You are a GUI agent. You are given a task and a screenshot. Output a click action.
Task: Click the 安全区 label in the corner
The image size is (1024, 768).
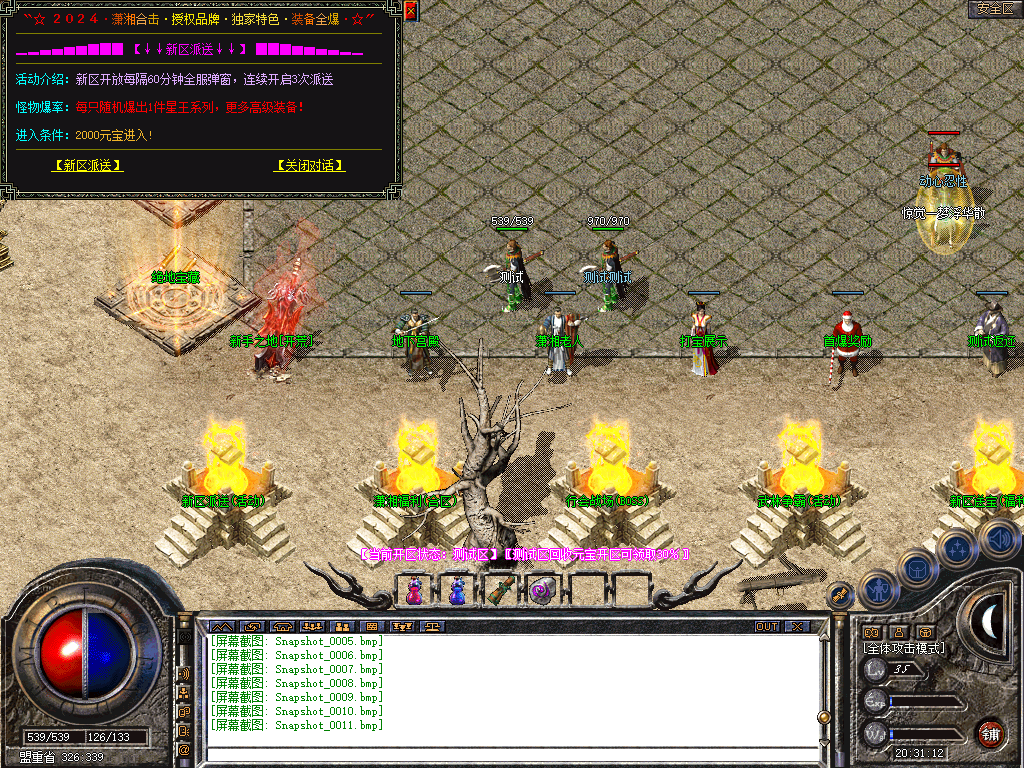(x=995, y=9)
